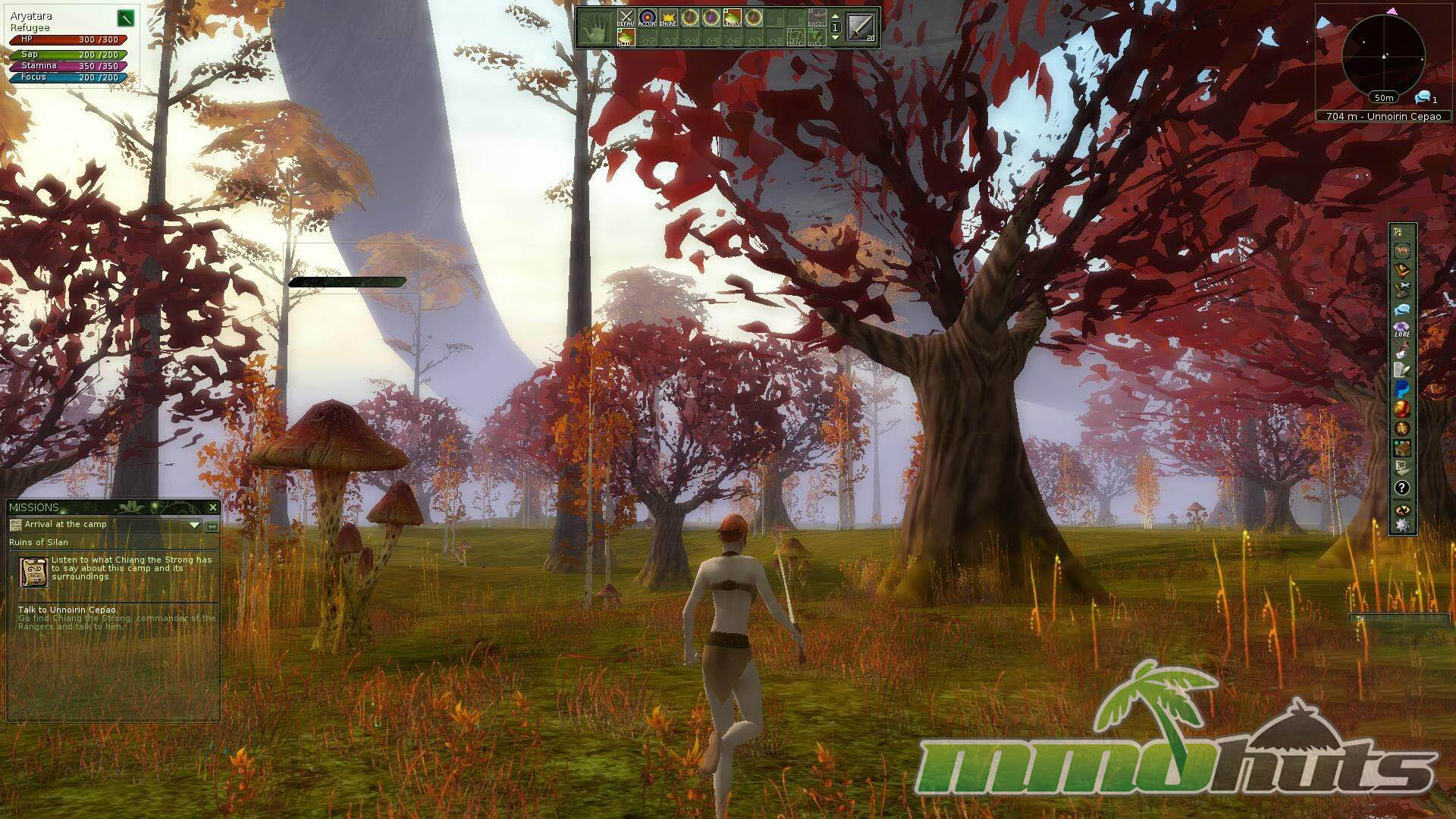The width and height of the screenshot is (1456, 819).
Task: Open the help question mark
Action: [1402, 488]
